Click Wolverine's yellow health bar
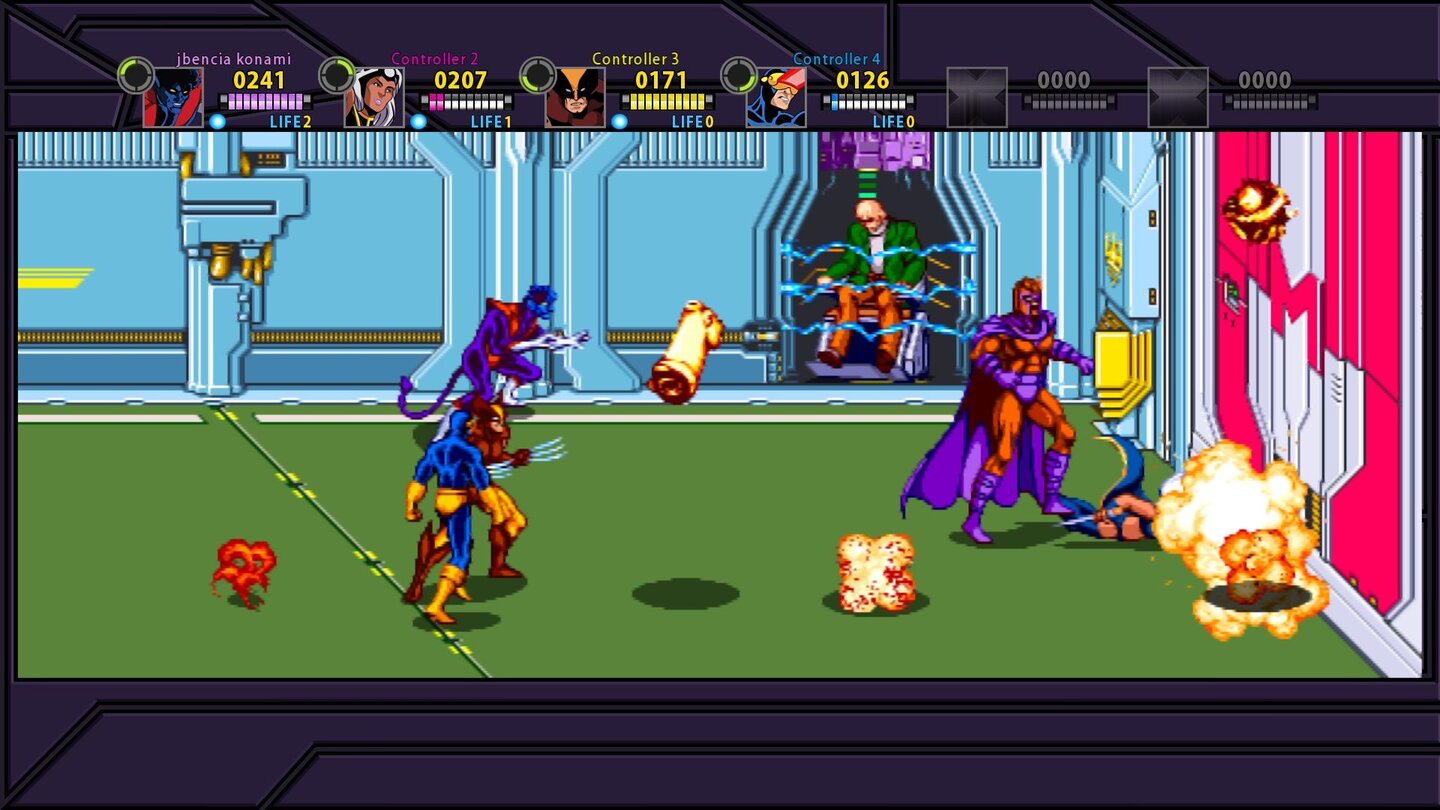 668,100
